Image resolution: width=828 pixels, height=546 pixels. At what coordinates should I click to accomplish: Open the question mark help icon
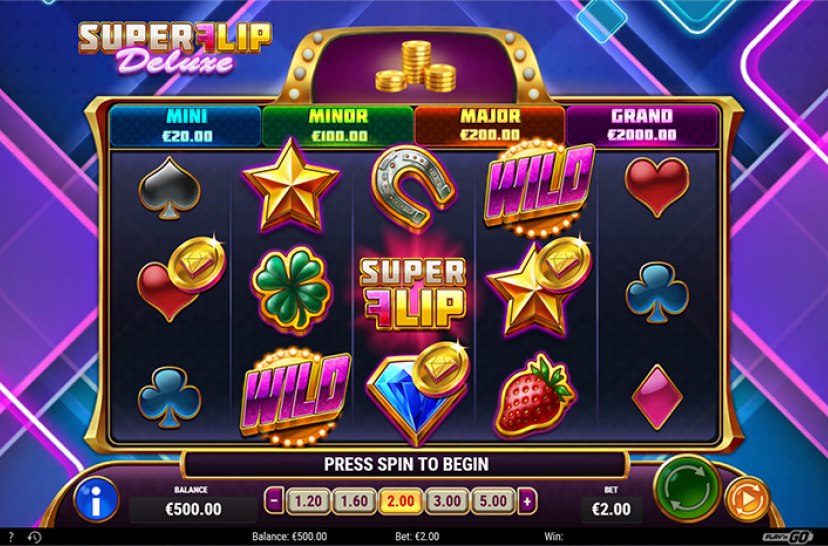11,537
